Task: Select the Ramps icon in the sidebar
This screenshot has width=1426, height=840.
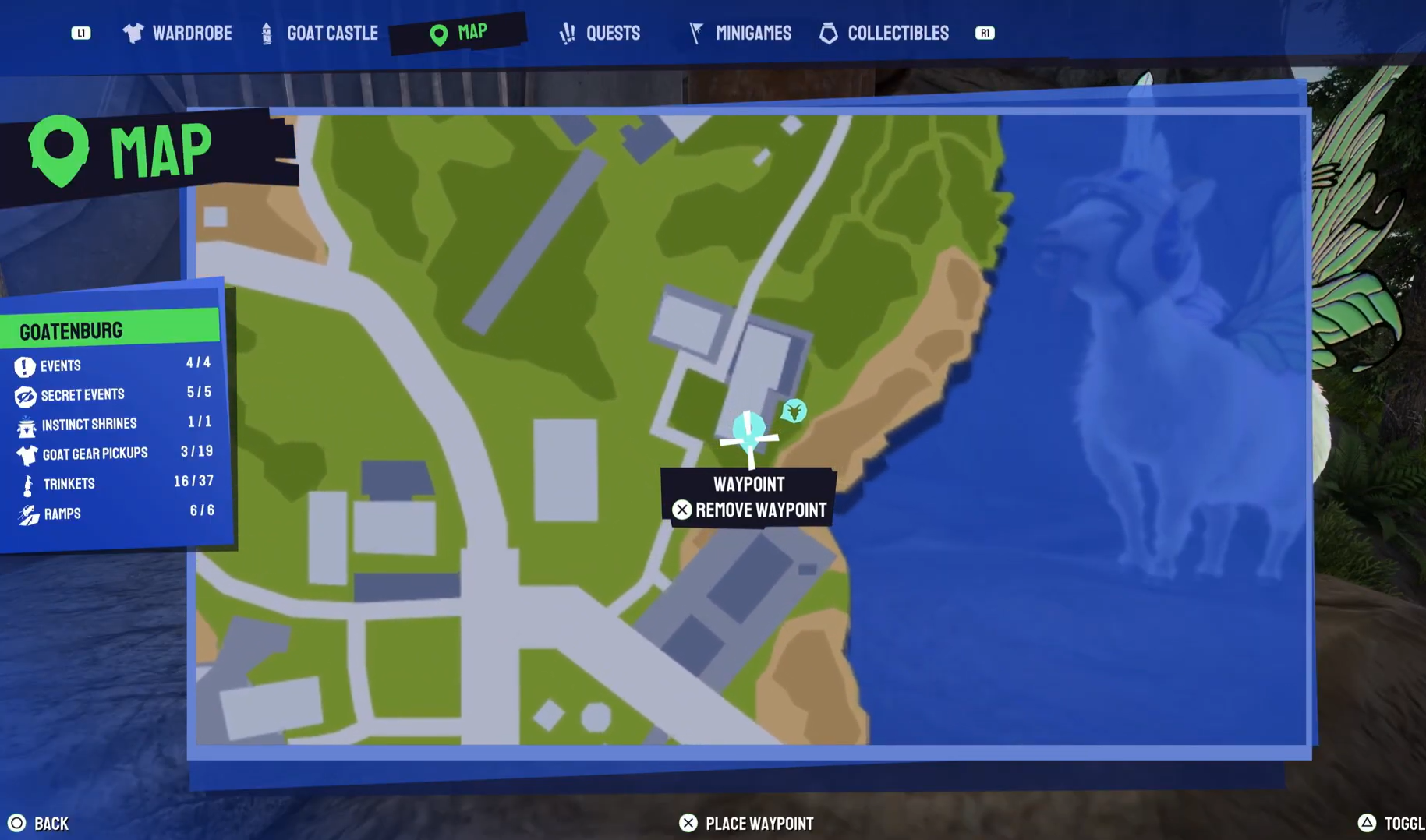Action: (x=26, y=514)
